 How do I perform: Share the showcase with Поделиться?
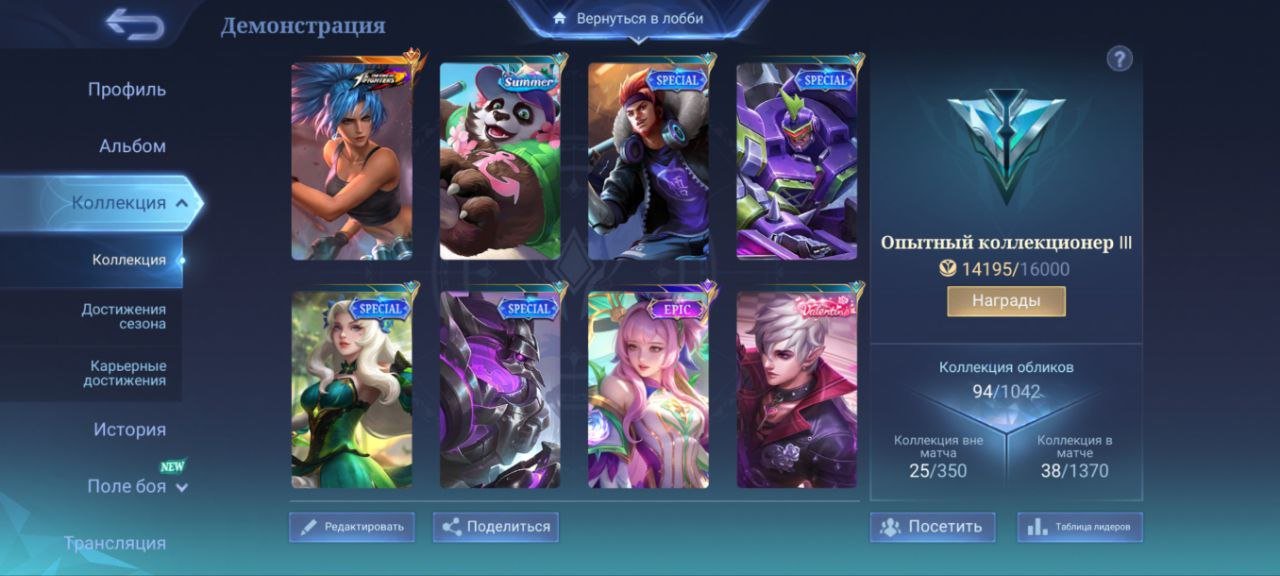[496, 527]
